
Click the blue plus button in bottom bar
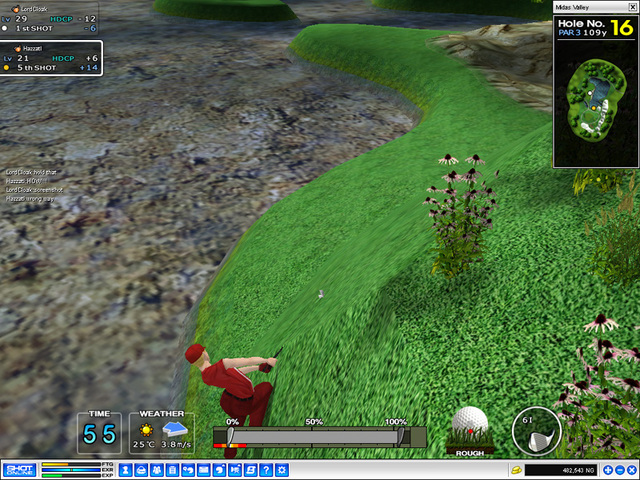click(608, 470)
